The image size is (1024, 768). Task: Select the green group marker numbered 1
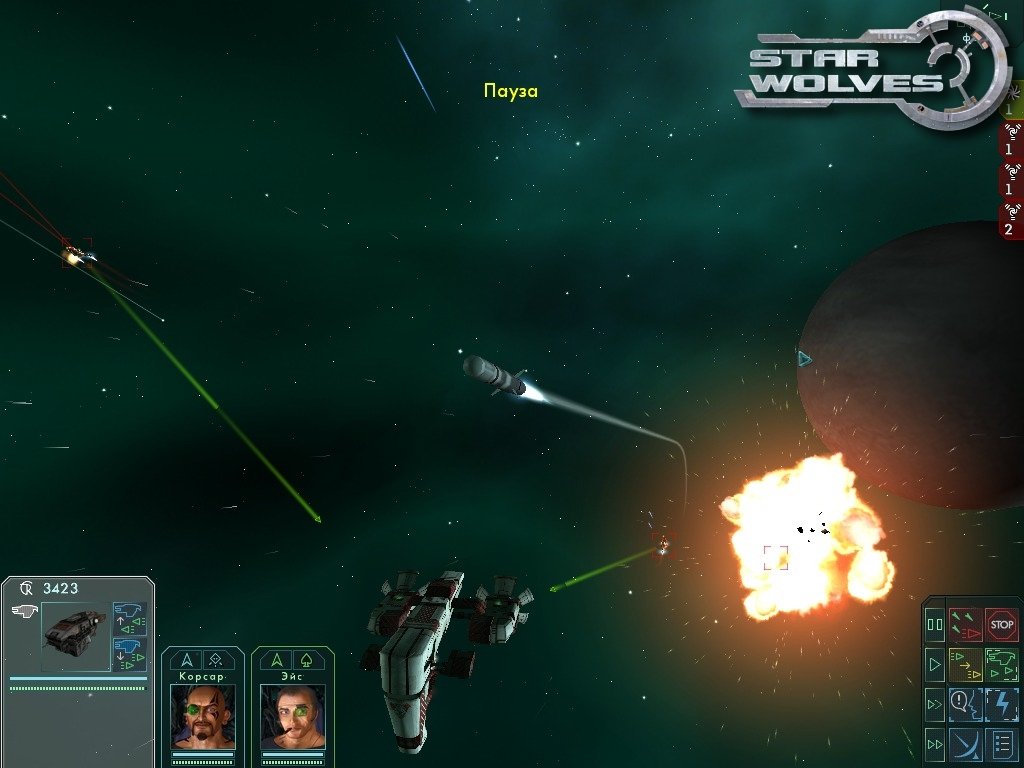(x=1010, y=106)
